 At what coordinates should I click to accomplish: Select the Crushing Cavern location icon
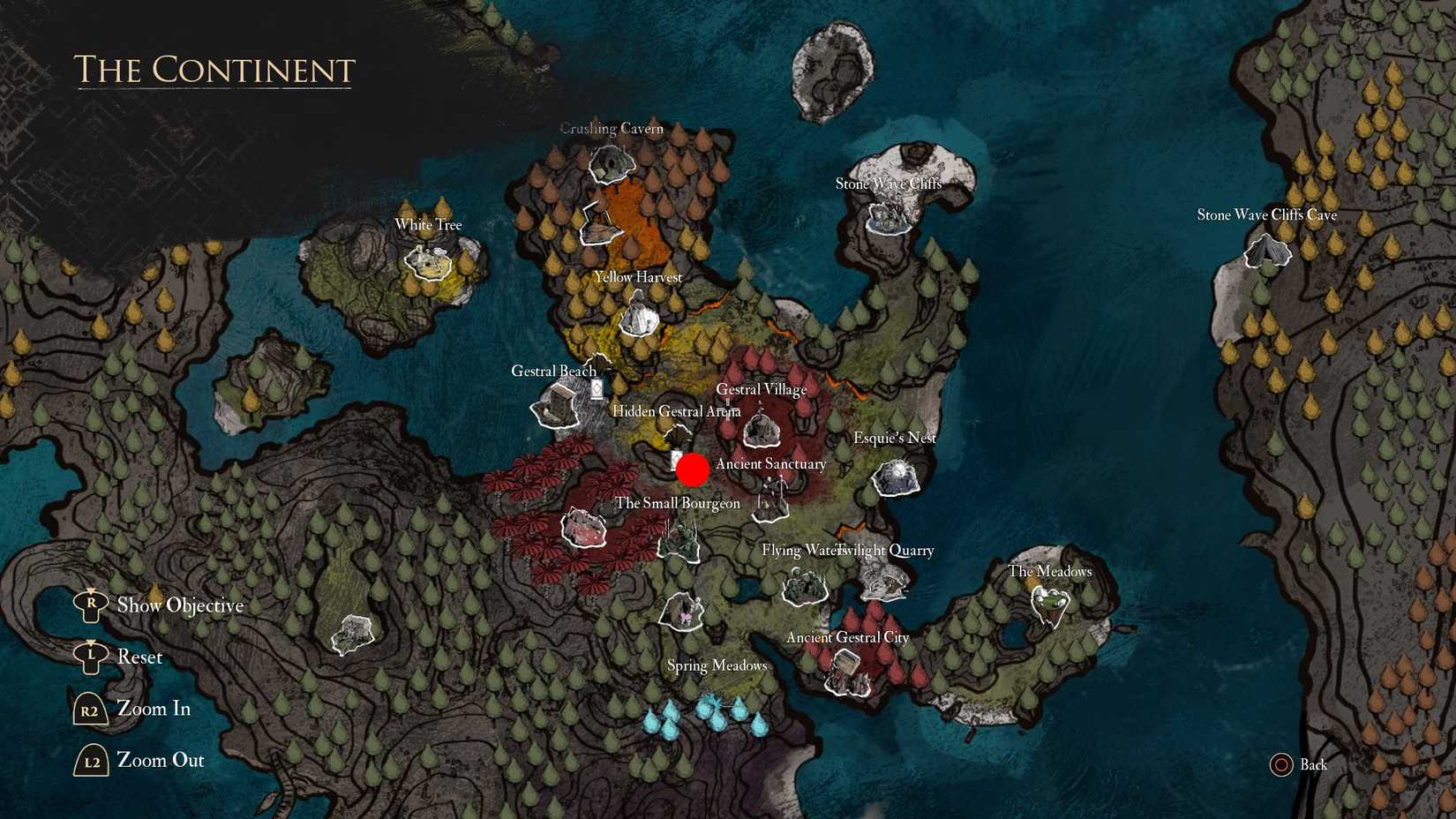pos(610,164)
